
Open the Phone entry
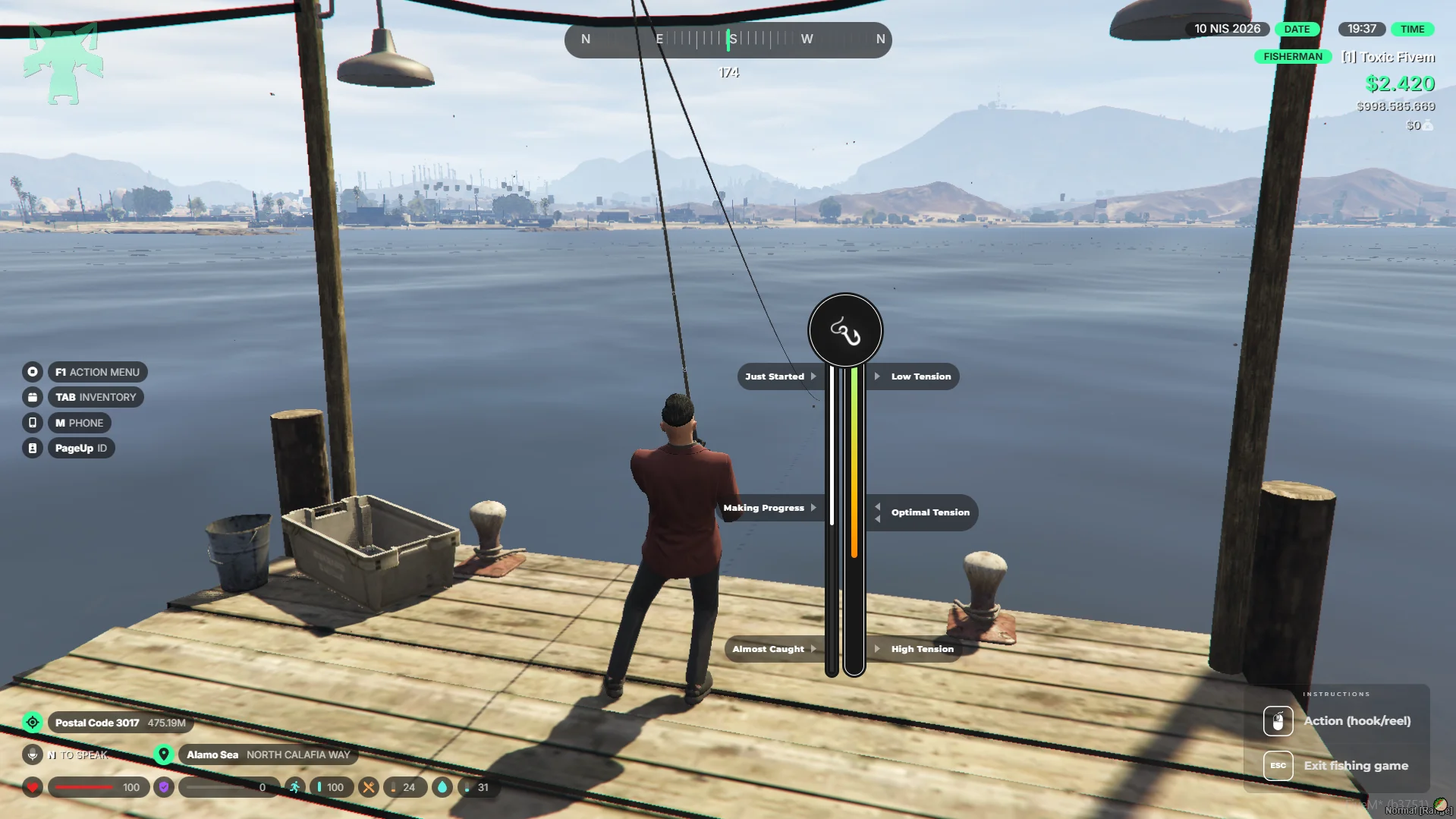coord(79,423)
